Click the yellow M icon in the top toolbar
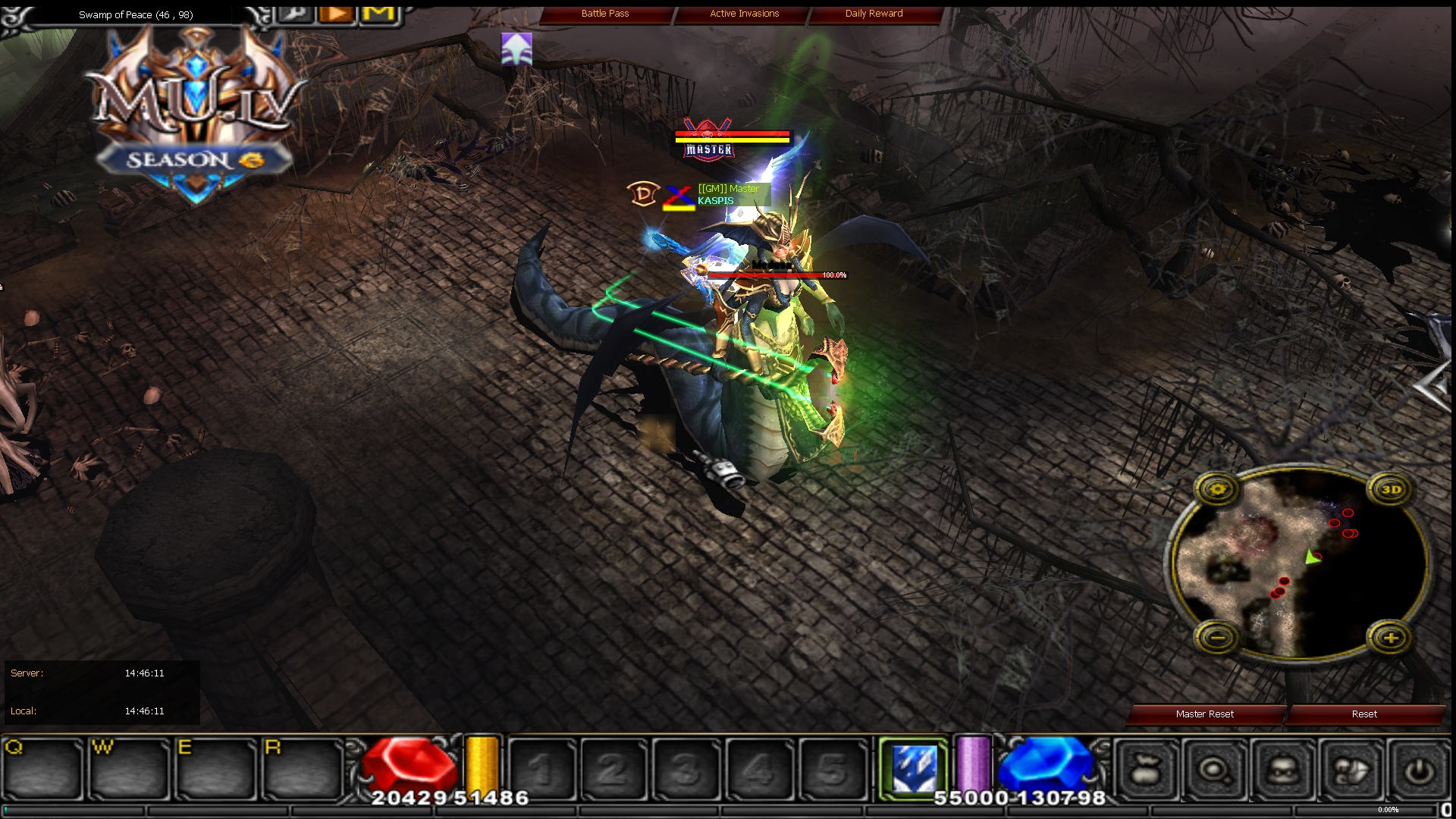1456x819 pixels. [x=377, y=13]
